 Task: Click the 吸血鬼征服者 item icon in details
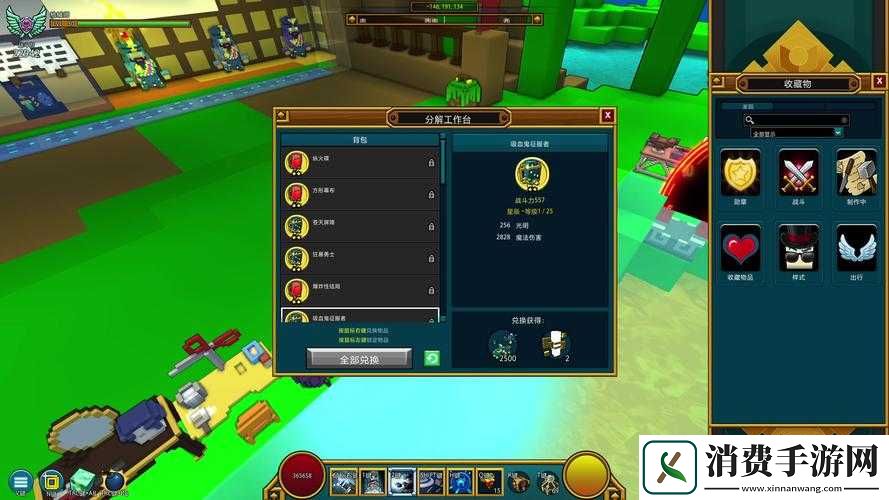click(x=530, y=173)
